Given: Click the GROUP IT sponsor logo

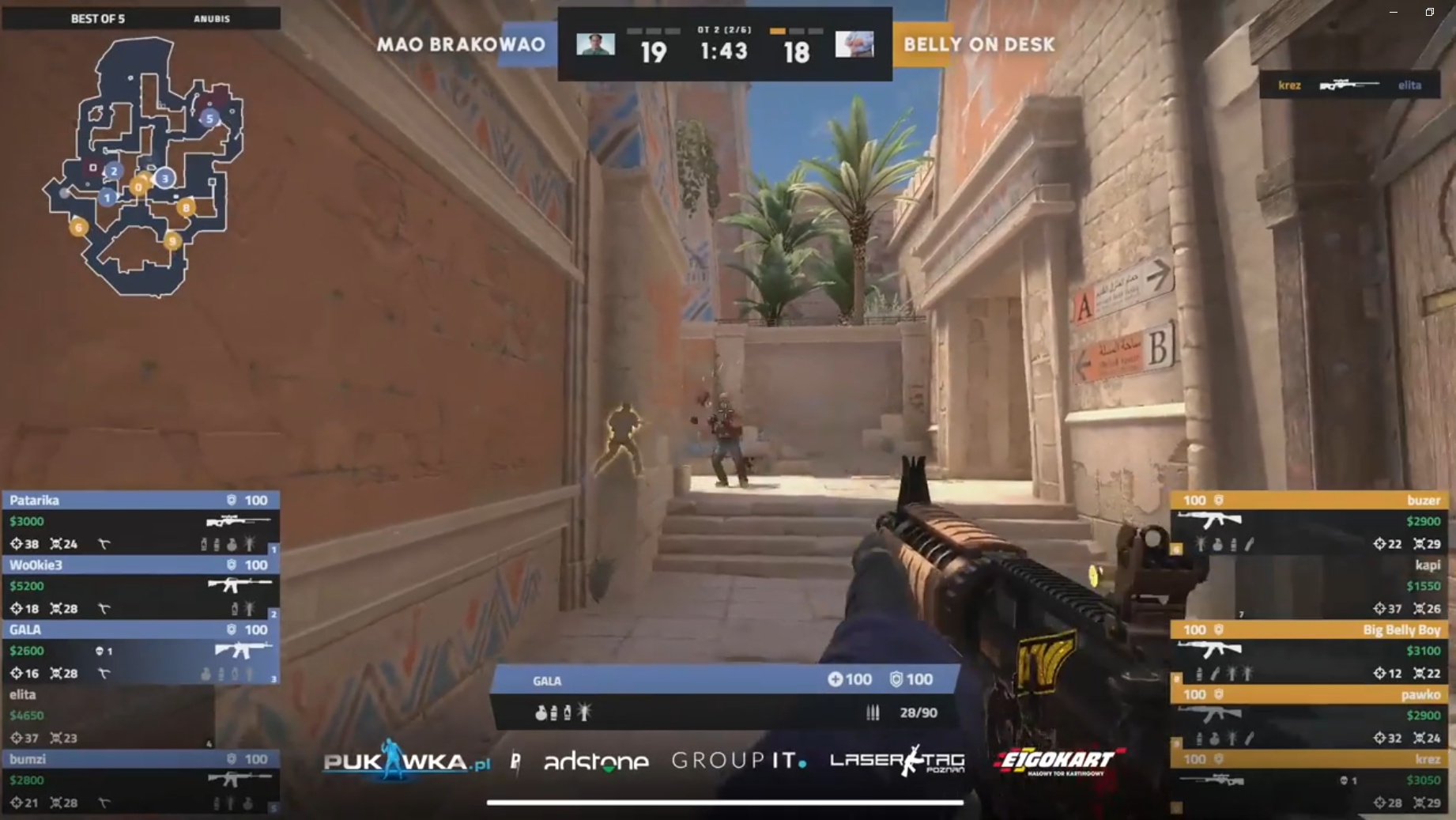Looking at the screenshot, I should tap(738, 761).
